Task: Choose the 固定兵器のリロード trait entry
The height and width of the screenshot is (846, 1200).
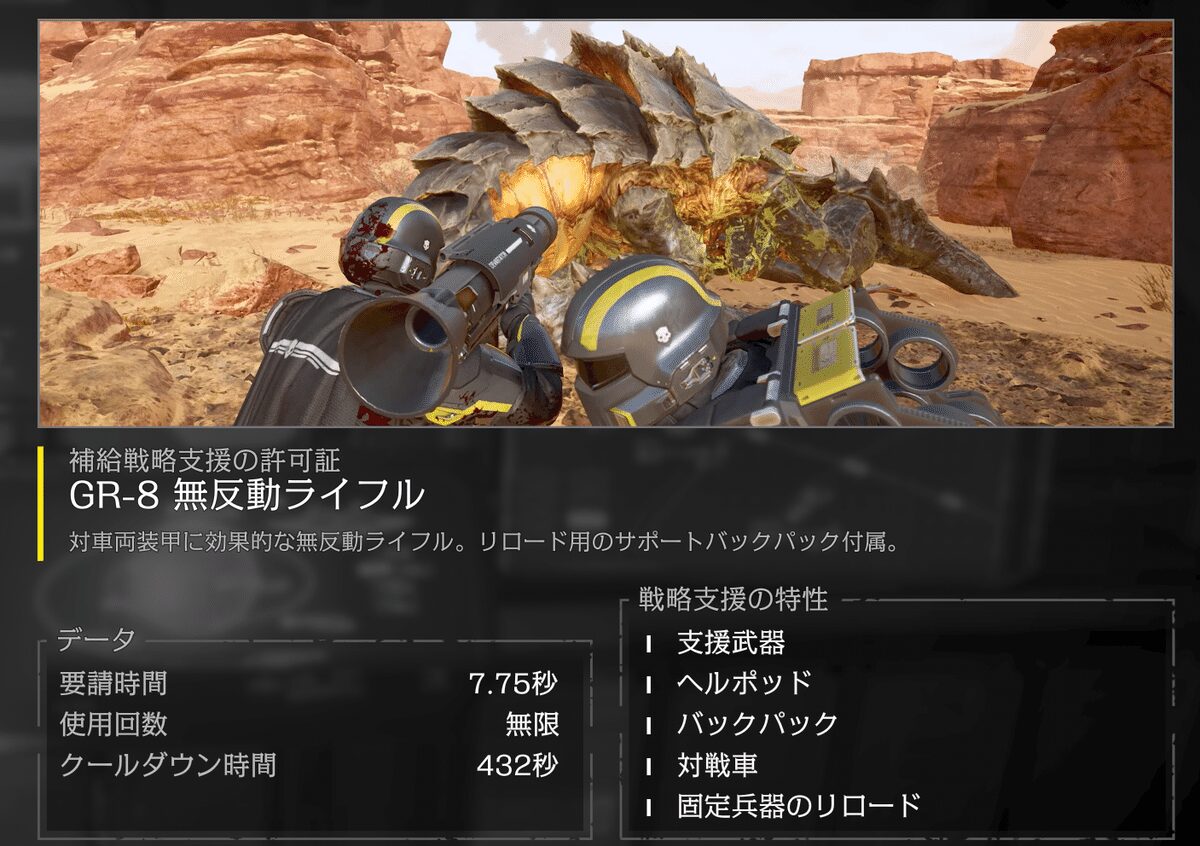Action: (798, 805)
